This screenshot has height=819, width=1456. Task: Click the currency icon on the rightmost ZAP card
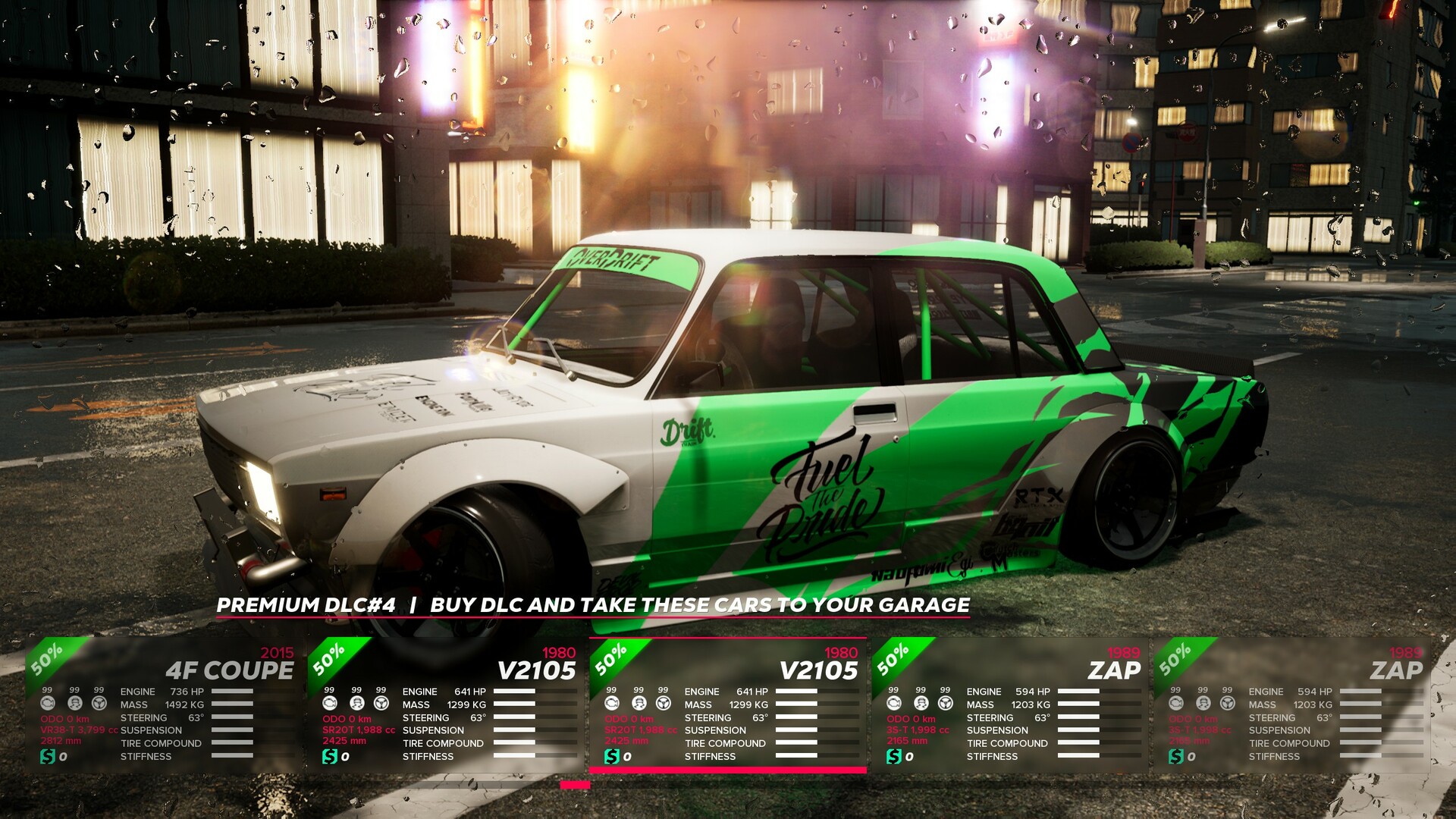coord(1178,758)
